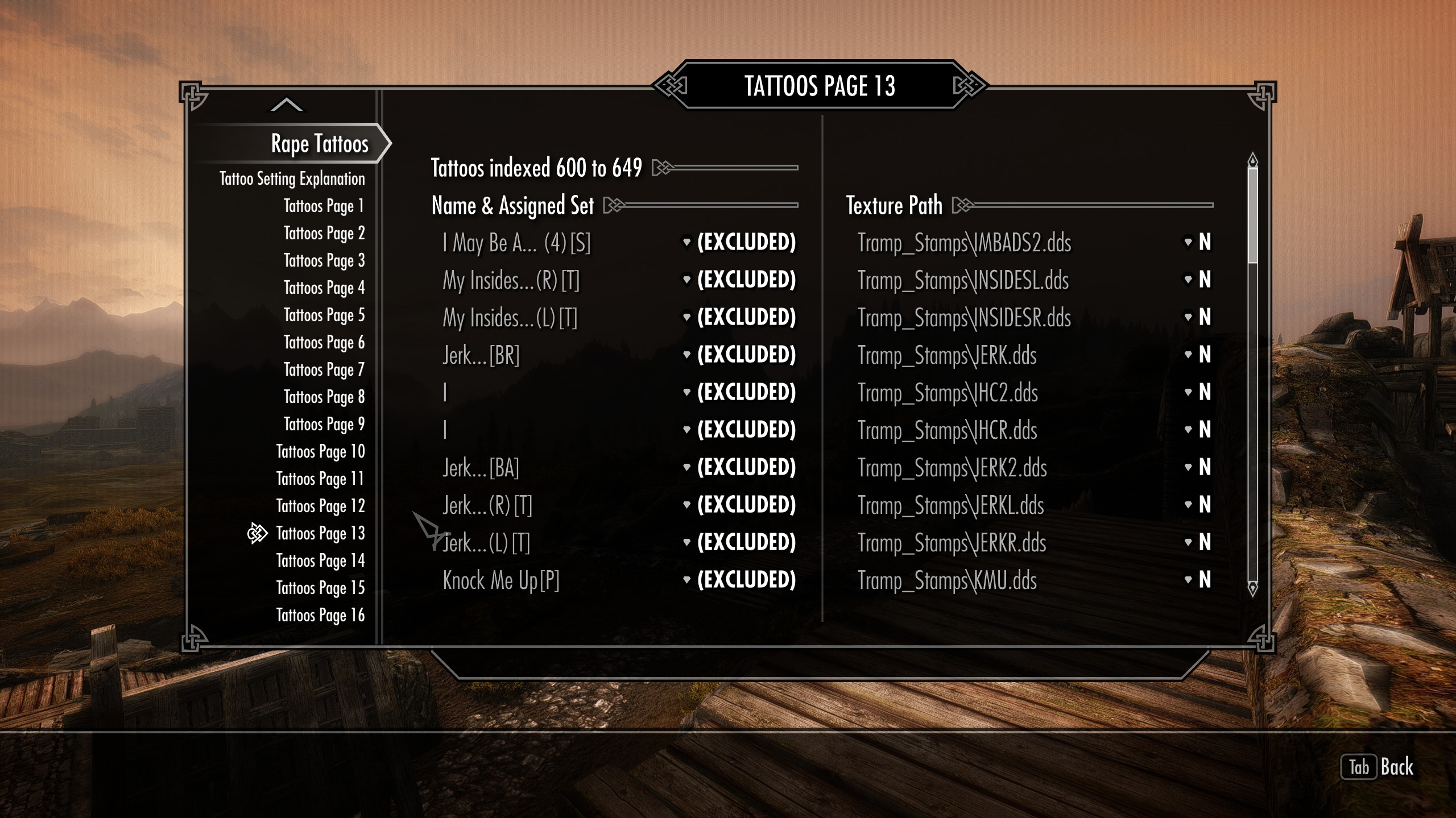Screen dimensions: 1456x818
Task: Select texture option for Tramp_Stamps\INSIDESL.dds
Action: coord(1198,280)
